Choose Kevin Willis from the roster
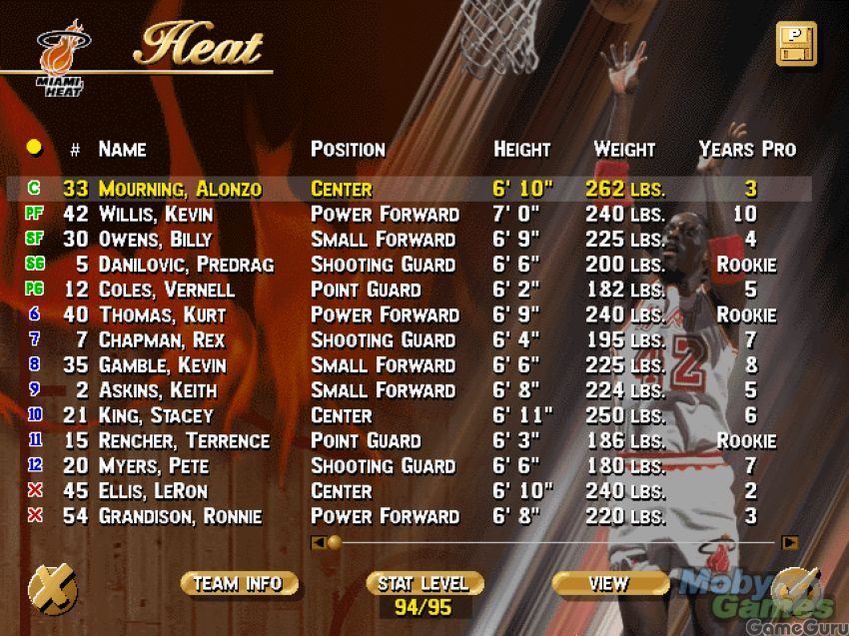The width and height of the screenshot is (849, 636). [x=155, y=214]
